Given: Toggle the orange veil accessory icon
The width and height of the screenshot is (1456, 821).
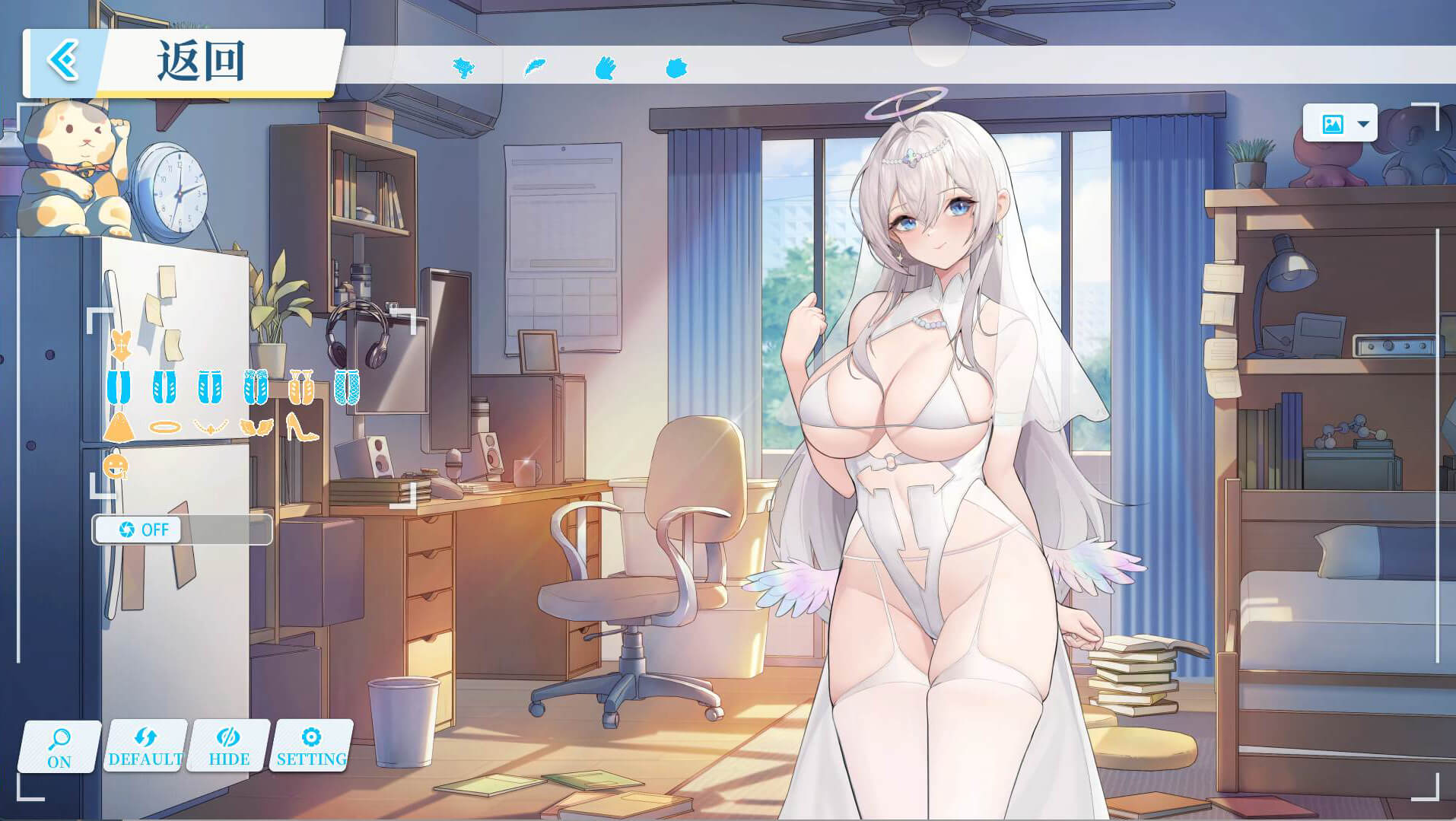Looking at the screenshot, I should [x=119, y=427].
